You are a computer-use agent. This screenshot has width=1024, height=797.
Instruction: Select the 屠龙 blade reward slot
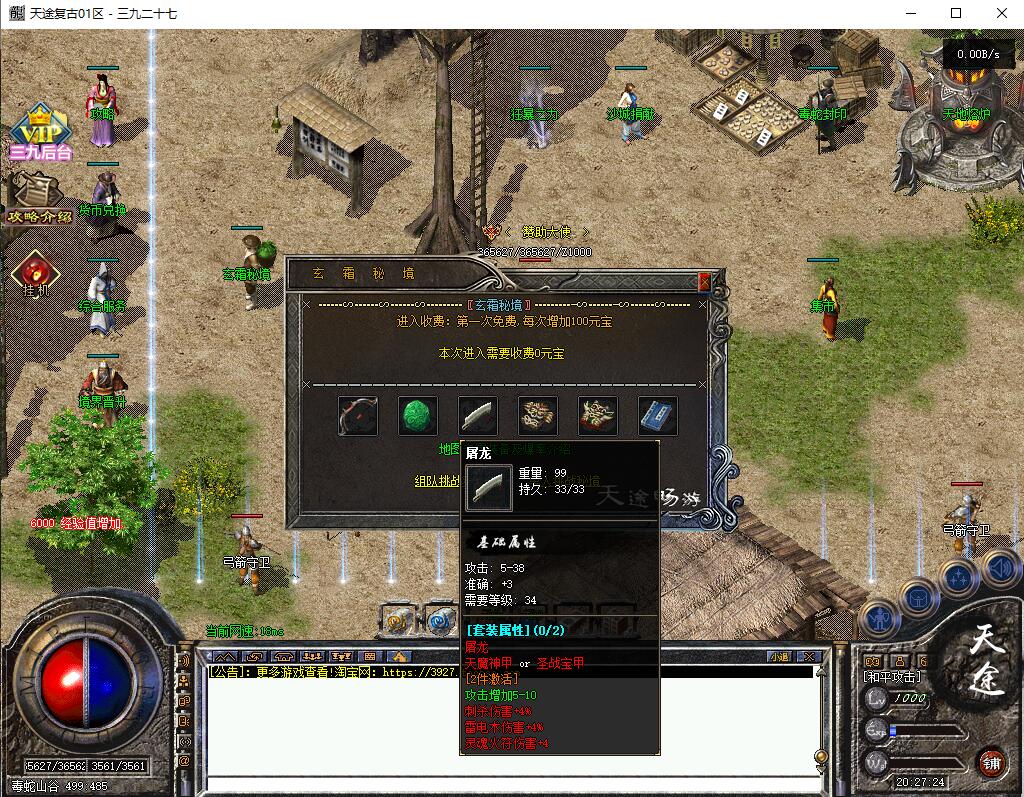[478, 416]
